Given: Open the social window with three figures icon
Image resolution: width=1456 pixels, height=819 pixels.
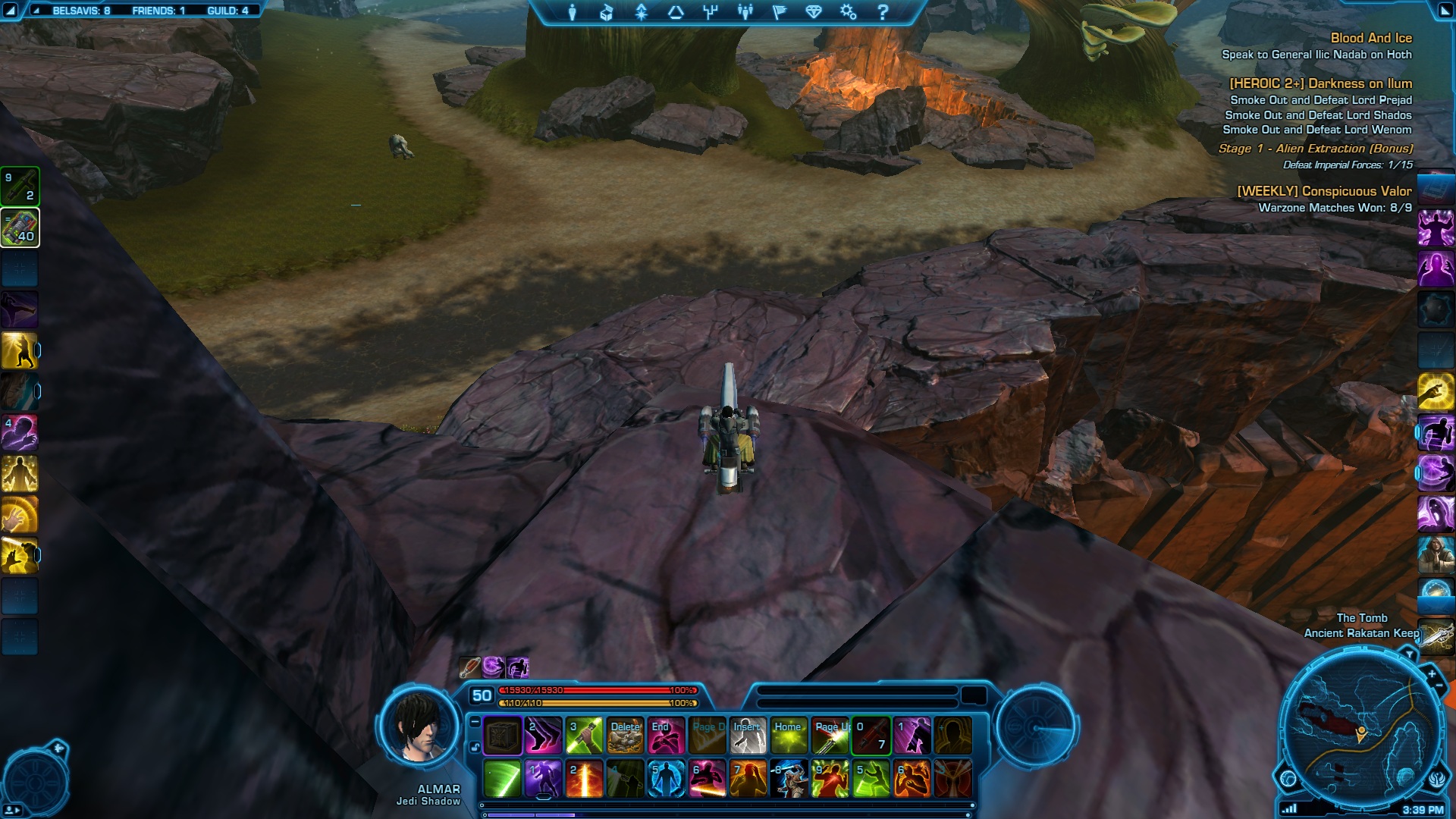Looking at the screenshot, I should coord(745,12).
